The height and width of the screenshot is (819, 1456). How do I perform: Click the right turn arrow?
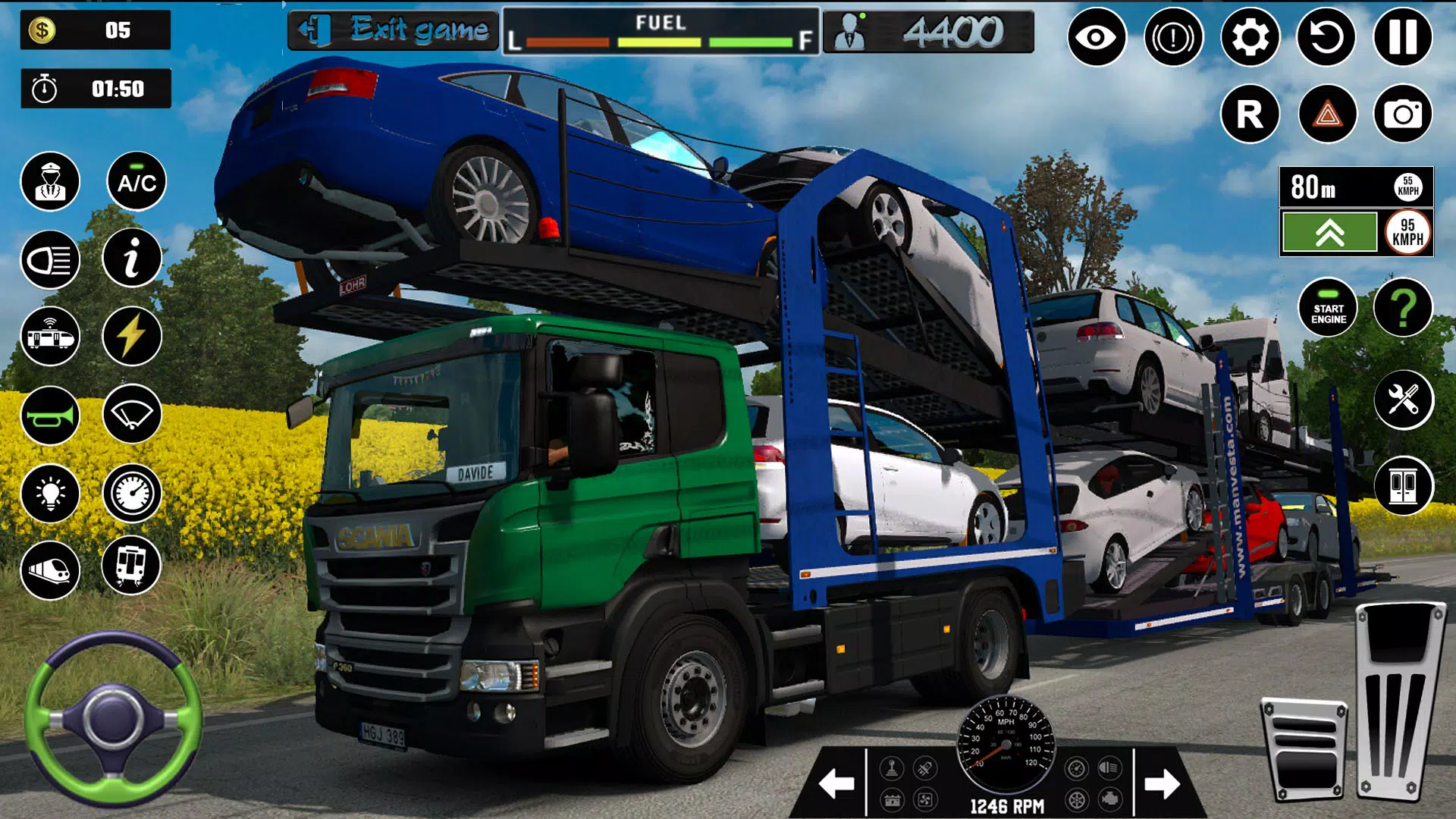1162,783
